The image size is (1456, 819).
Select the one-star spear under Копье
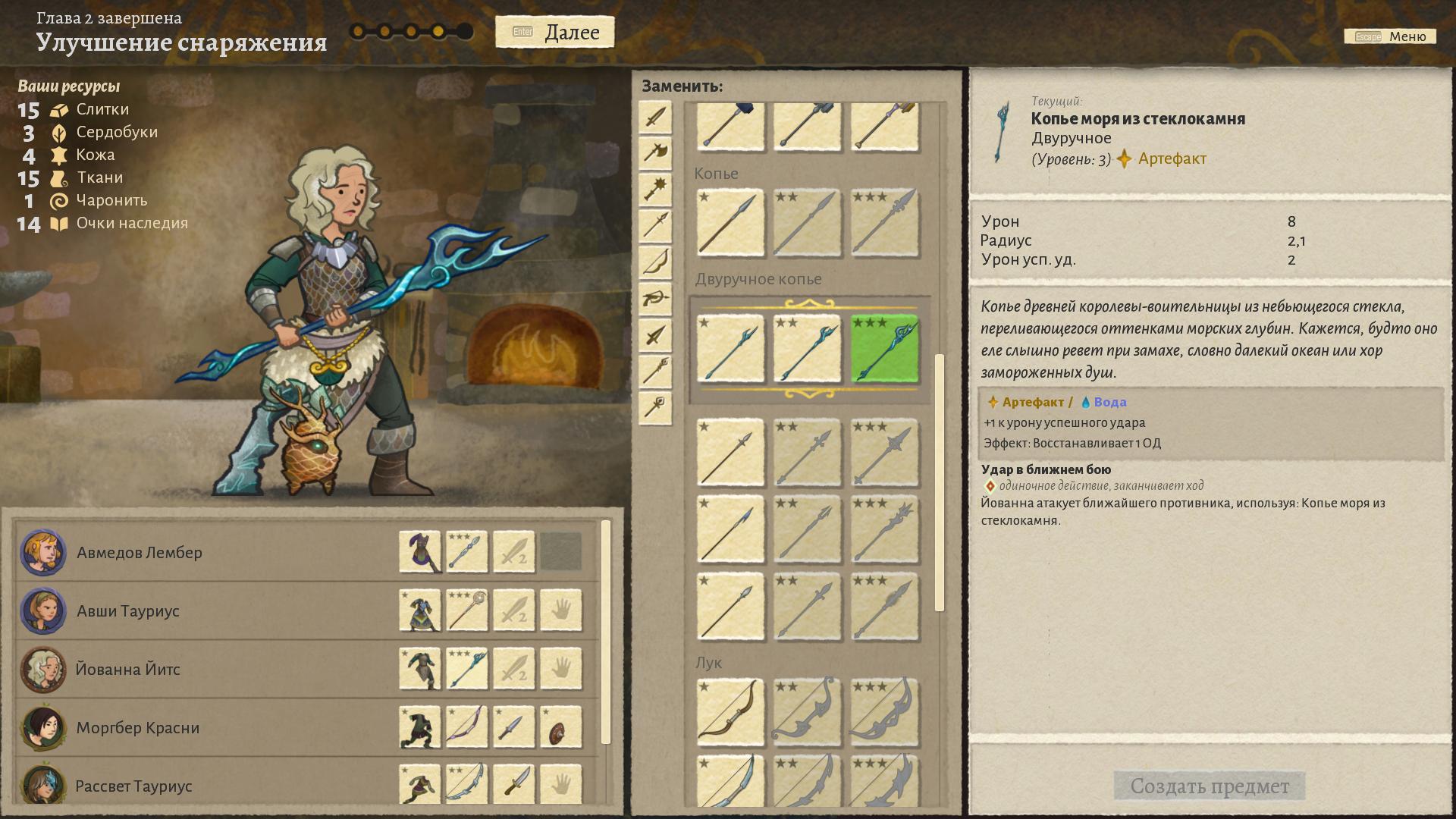730,223
